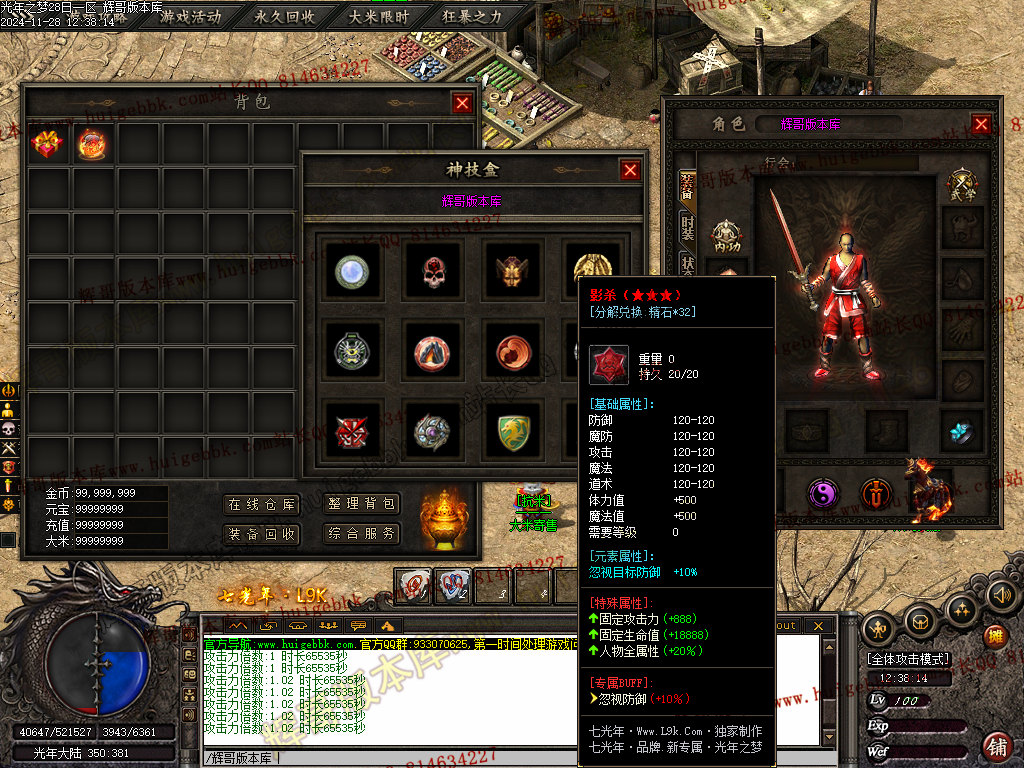1024x768 pixels.
Task: Choose the green lion shield icon
Action: [514, 432]
